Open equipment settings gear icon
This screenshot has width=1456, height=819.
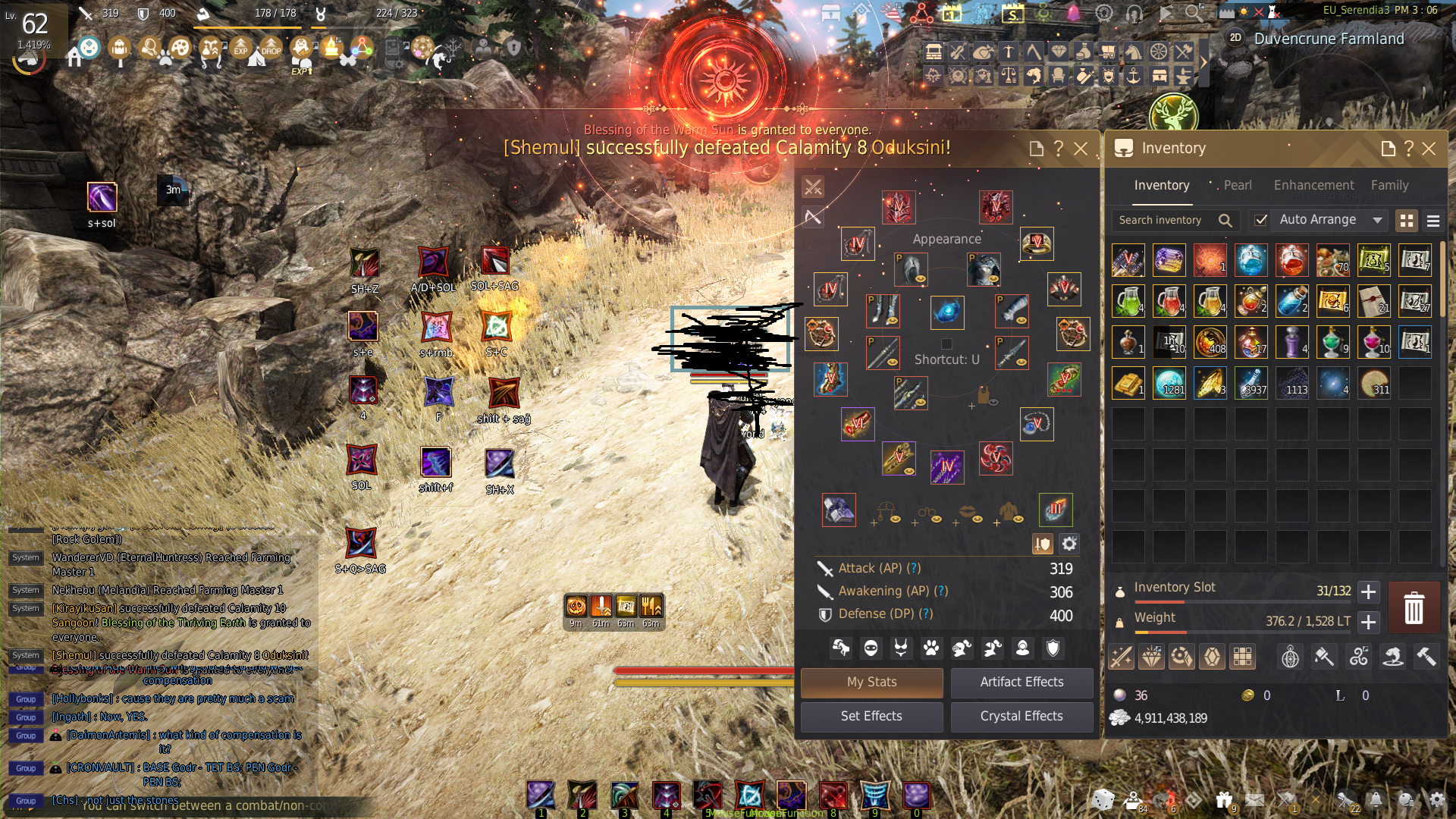pos(1069,544)
